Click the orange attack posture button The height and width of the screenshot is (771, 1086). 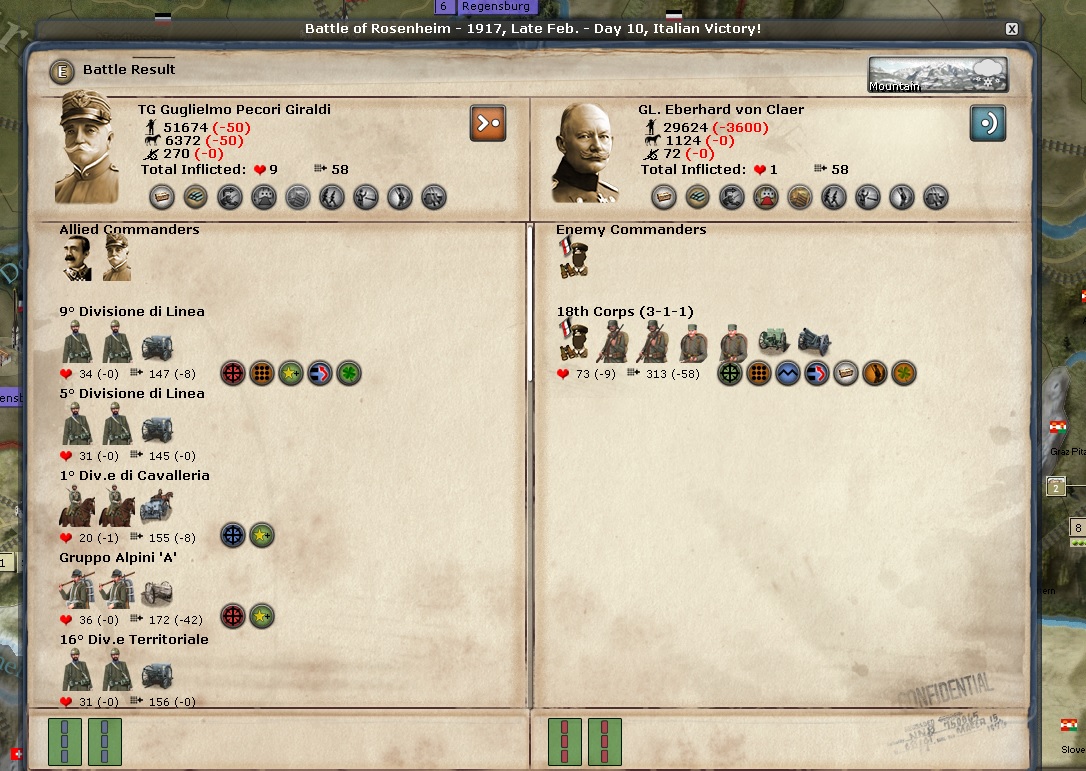488,123
